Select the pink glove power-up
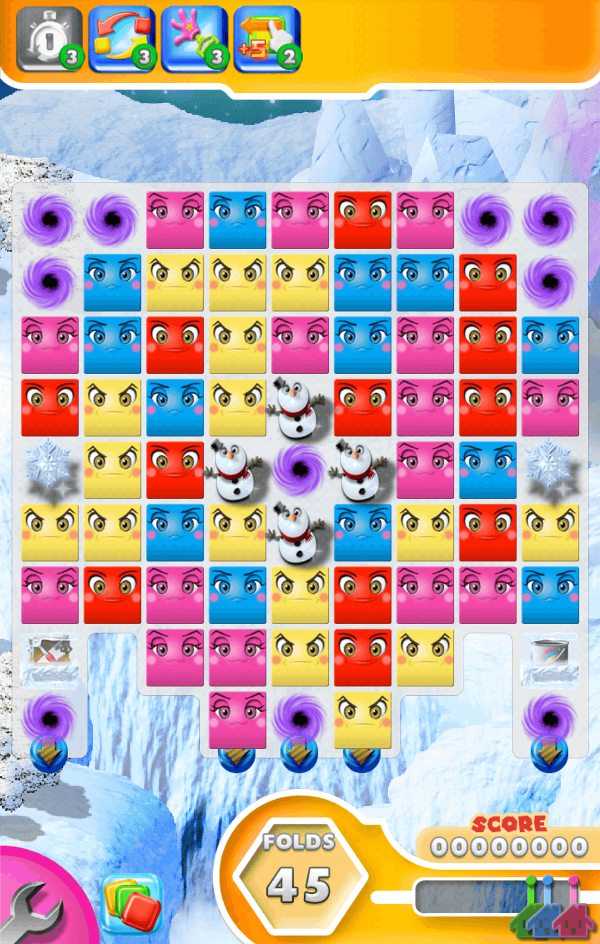The image size is (600, 944). (x=194, y=40)
